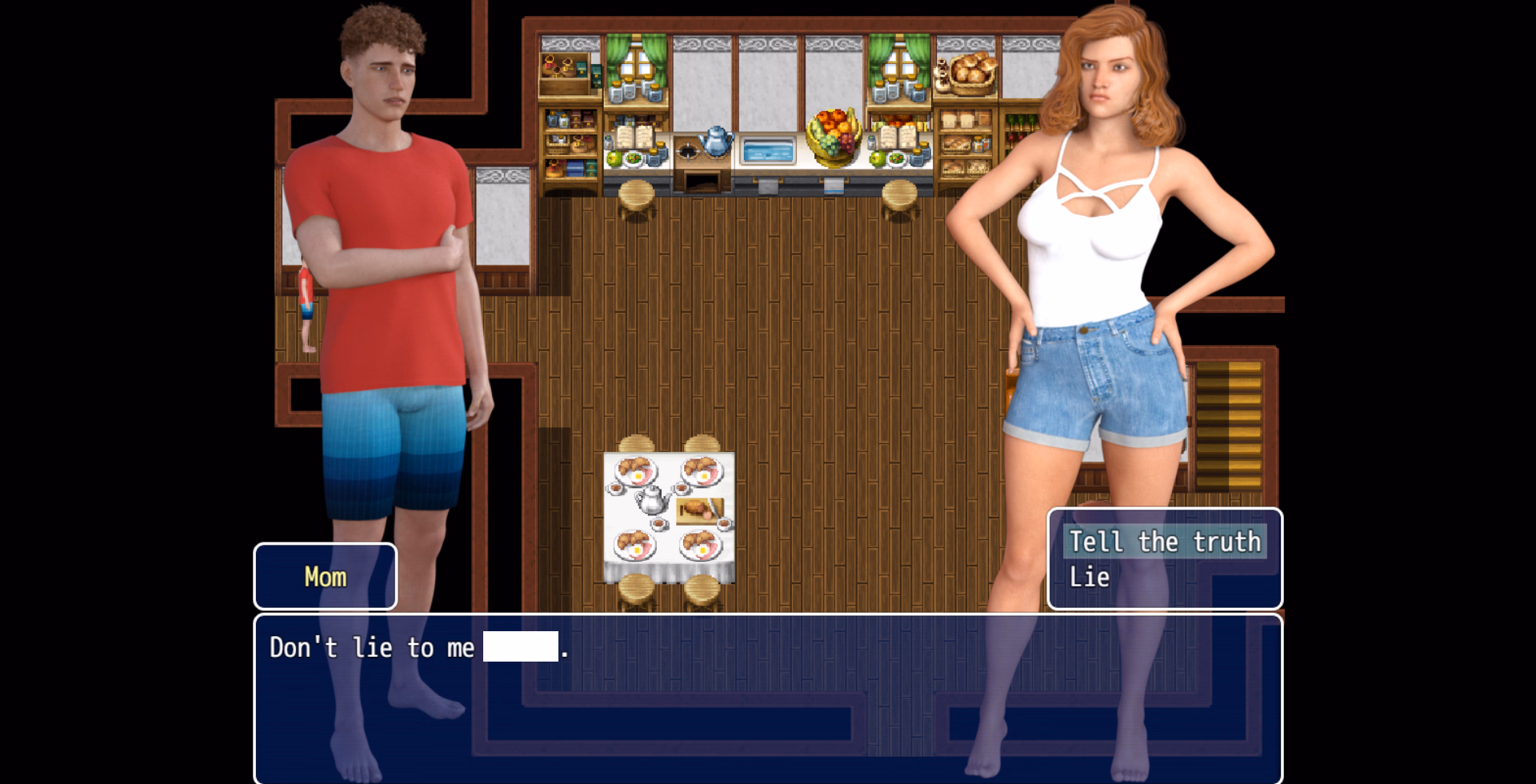Select the teapot on the kitchen counter
Image resolution: width=1536 pixels, height=784 pixels.
pos(714,142)
